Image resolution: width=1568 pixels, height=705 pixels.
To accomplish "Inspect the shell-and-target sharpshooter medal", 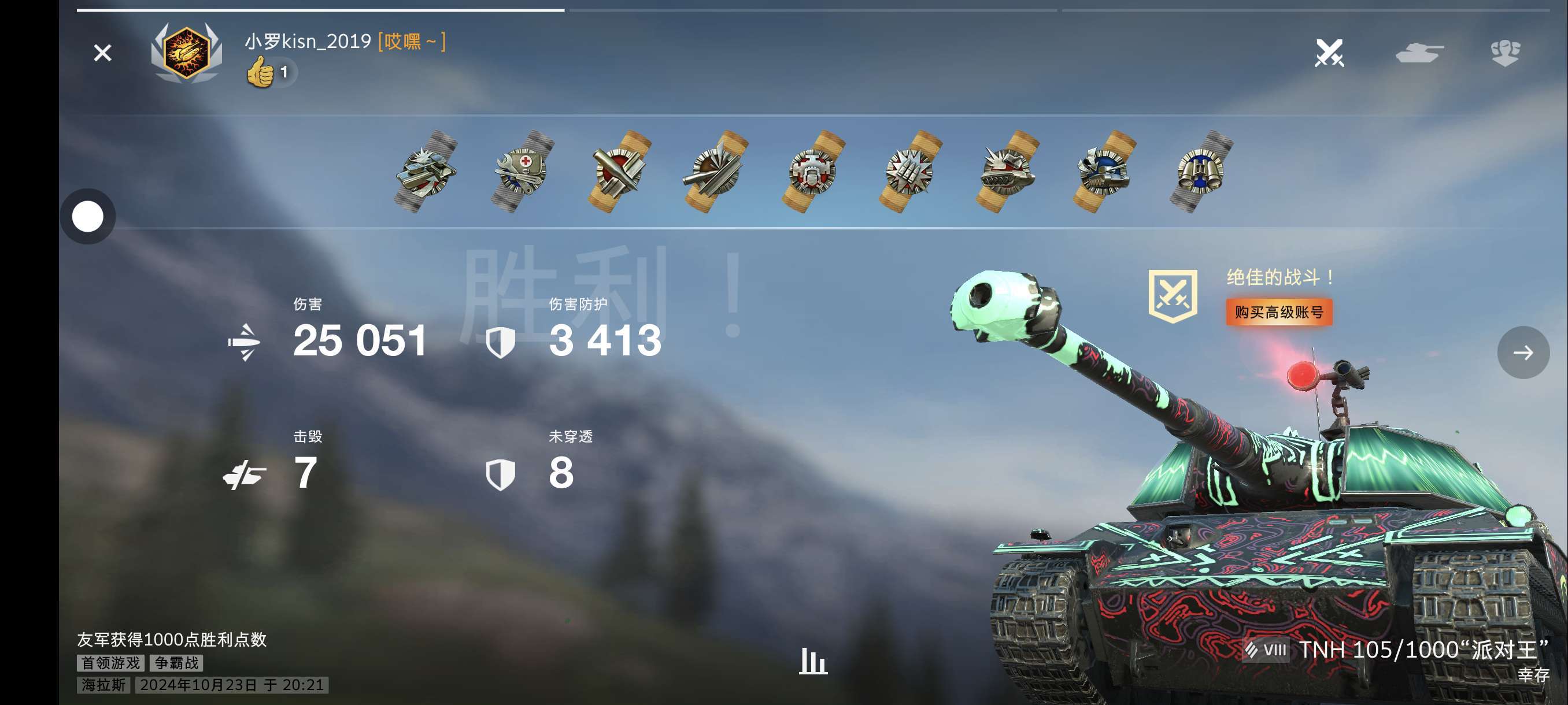I will click(x=619, y=172).
